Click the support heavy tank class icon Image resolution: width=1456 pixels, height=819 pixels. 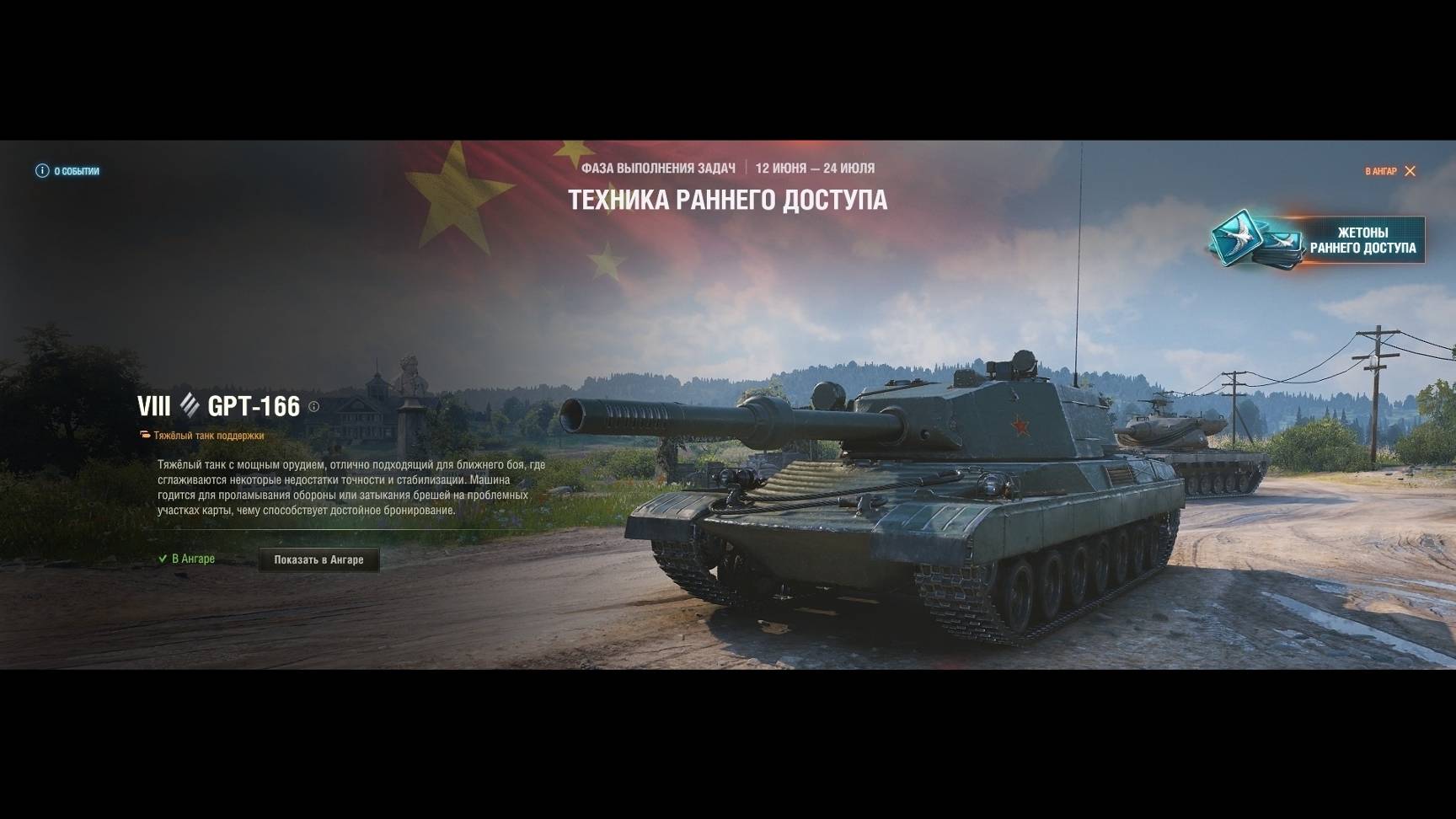coord(144,435)
